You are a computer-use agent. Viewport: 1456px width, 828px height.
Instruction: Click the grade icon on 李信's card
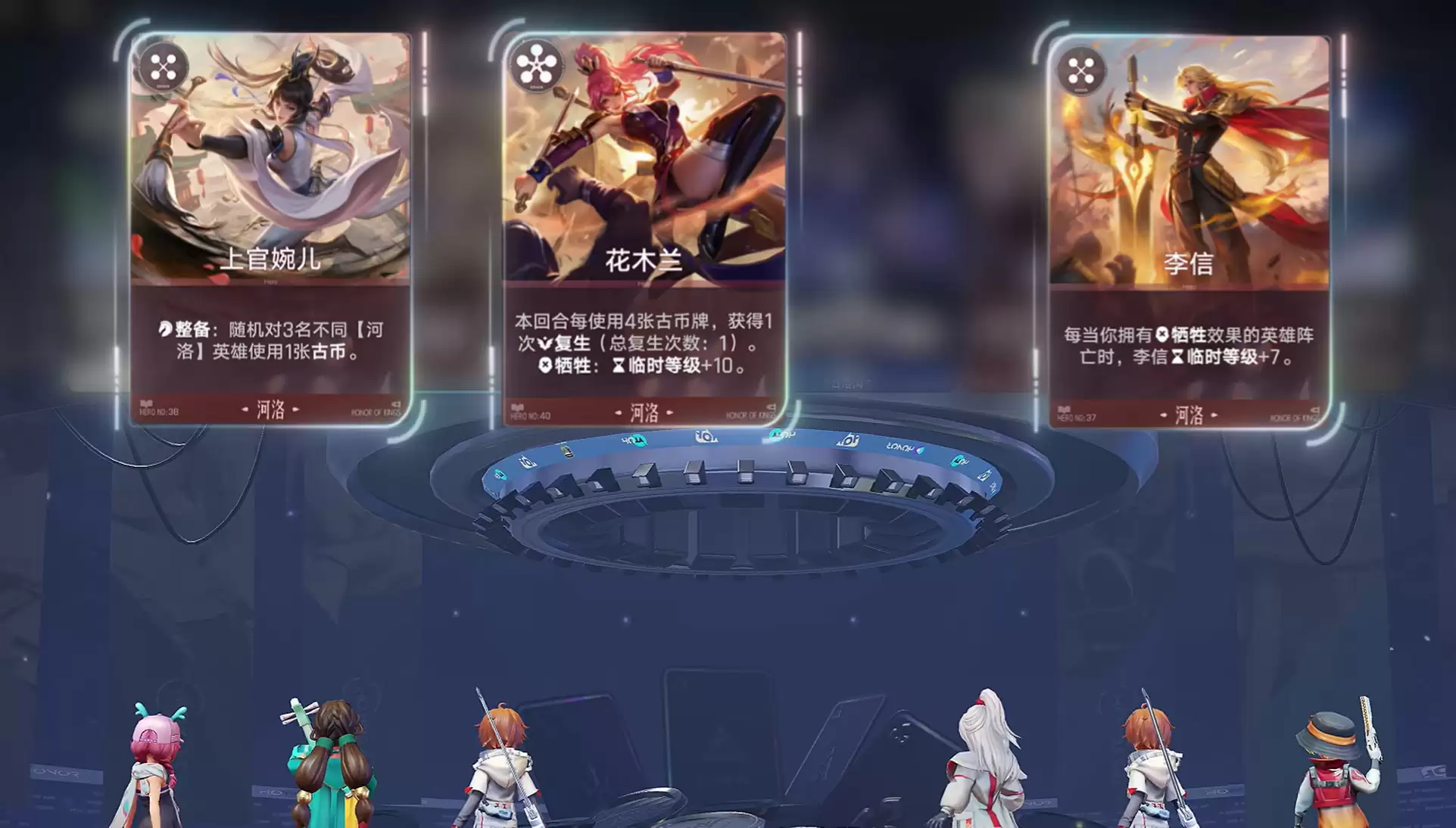point(1080,71)
